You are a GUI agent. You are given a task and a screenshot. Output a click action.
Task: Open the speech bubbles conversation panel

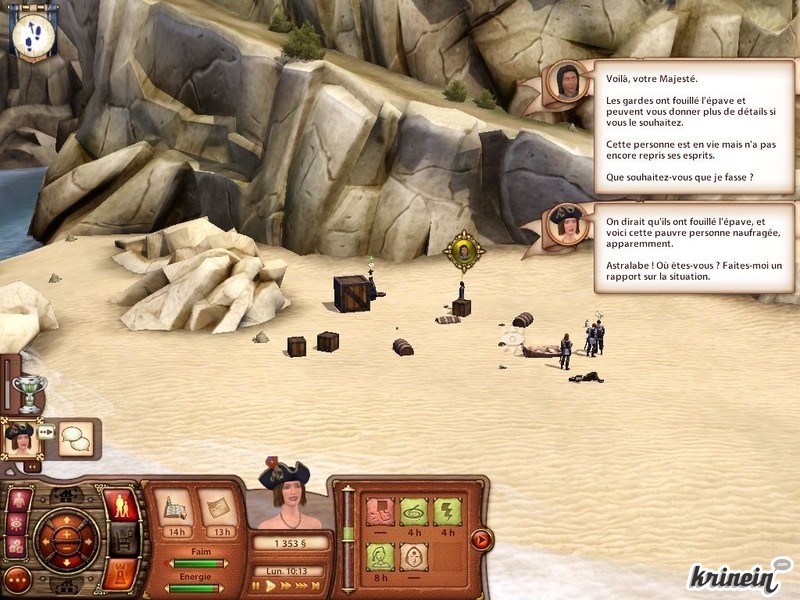(75, 438)
